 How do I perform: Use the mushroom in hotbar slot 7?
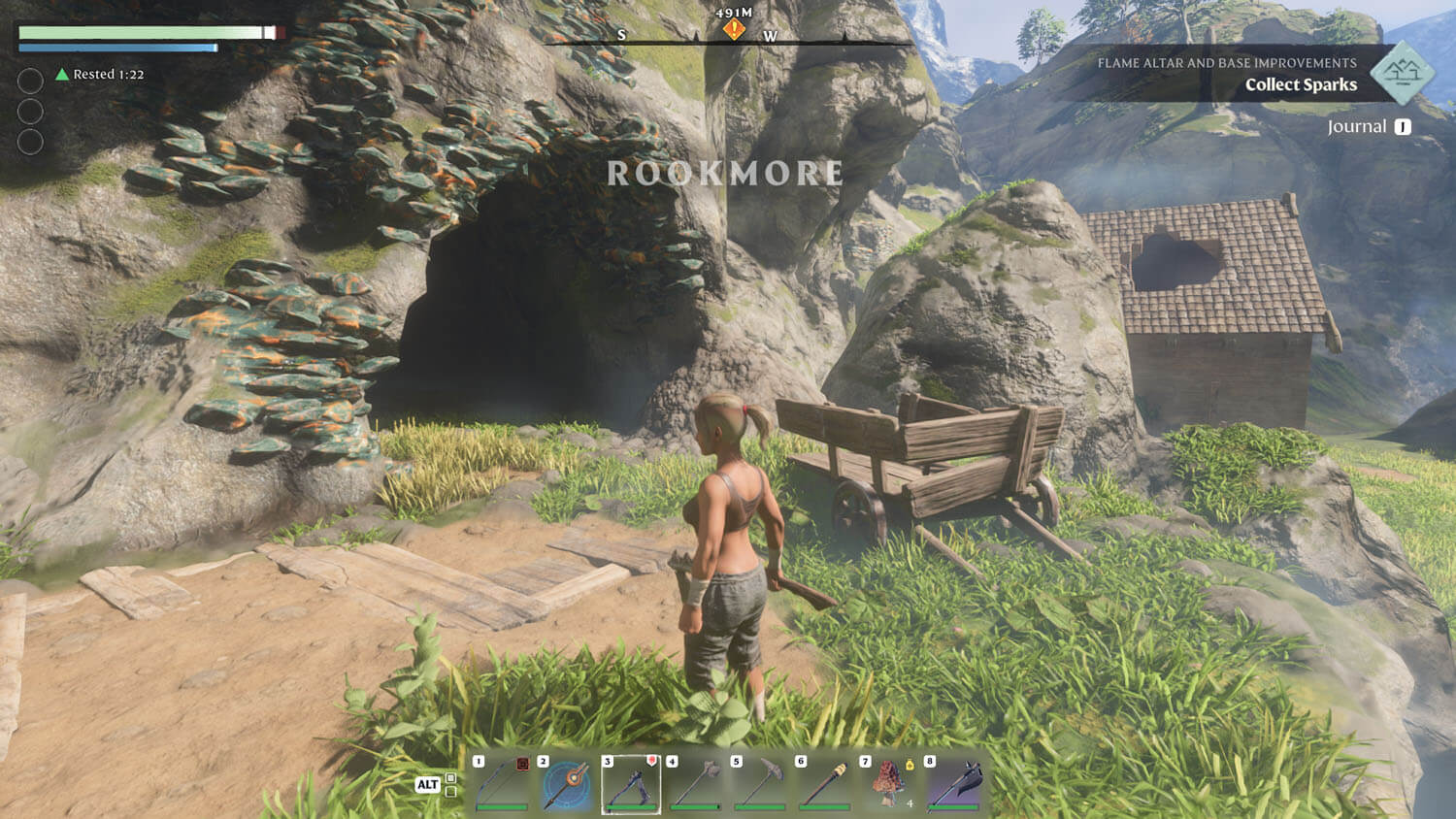pos(889,784)
